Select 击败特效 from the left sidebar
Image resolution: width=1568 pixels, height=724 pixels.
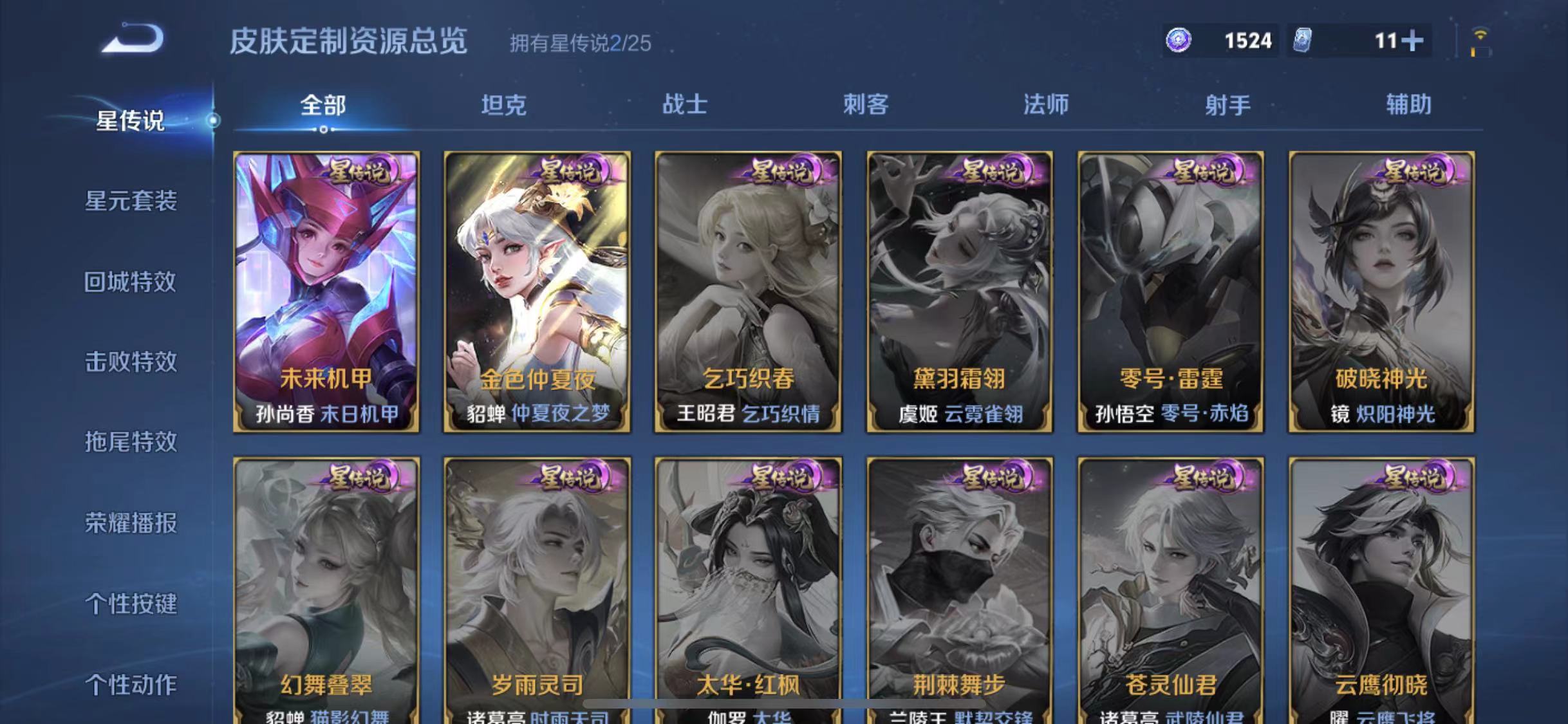tap(131, 362)
